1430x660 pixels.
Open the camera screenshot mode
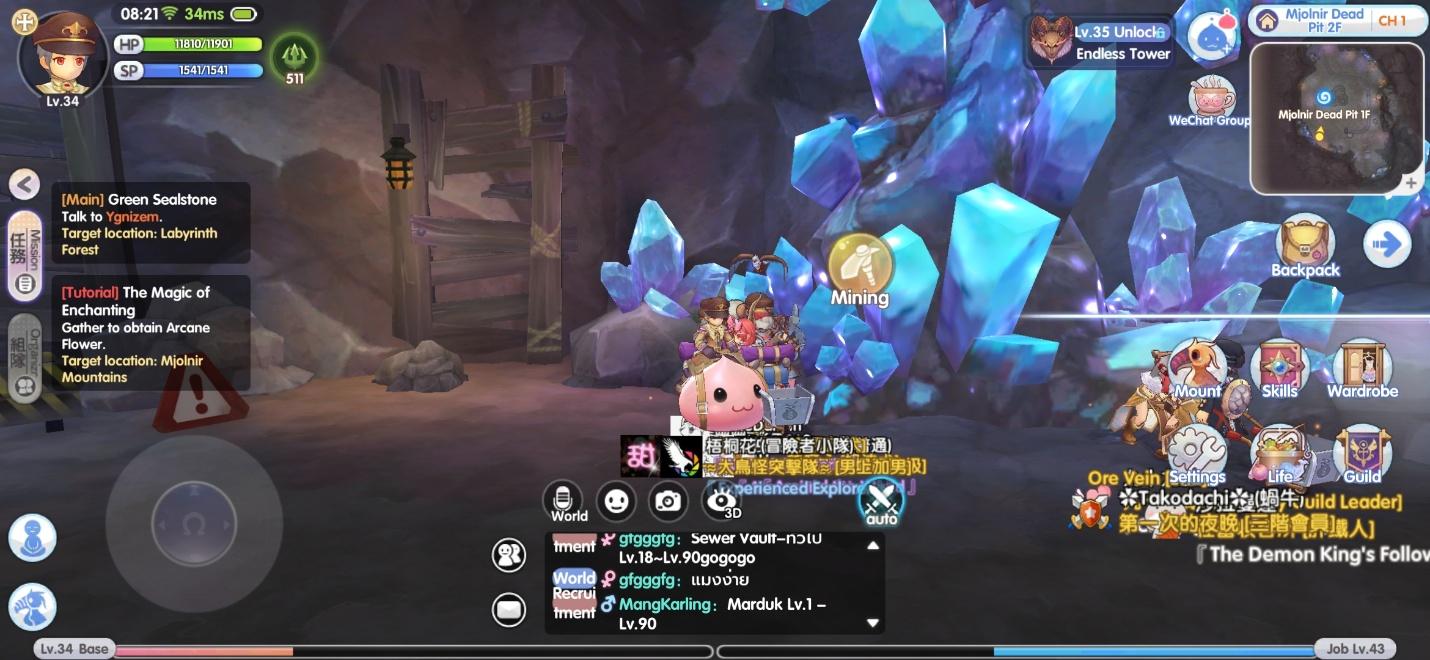coord(669,501)
